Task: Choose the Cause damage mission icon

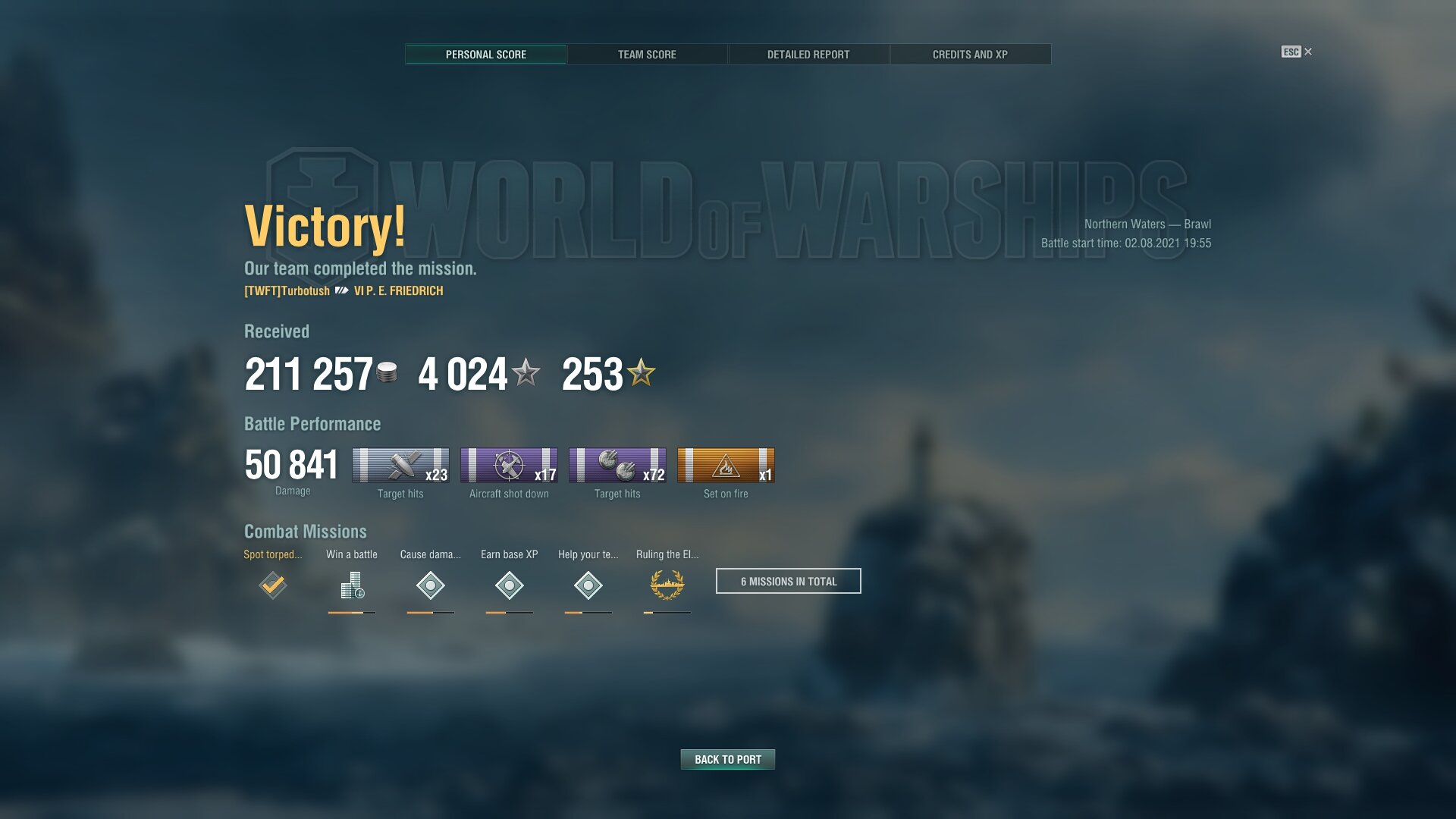Action: [x=431, y=585]
